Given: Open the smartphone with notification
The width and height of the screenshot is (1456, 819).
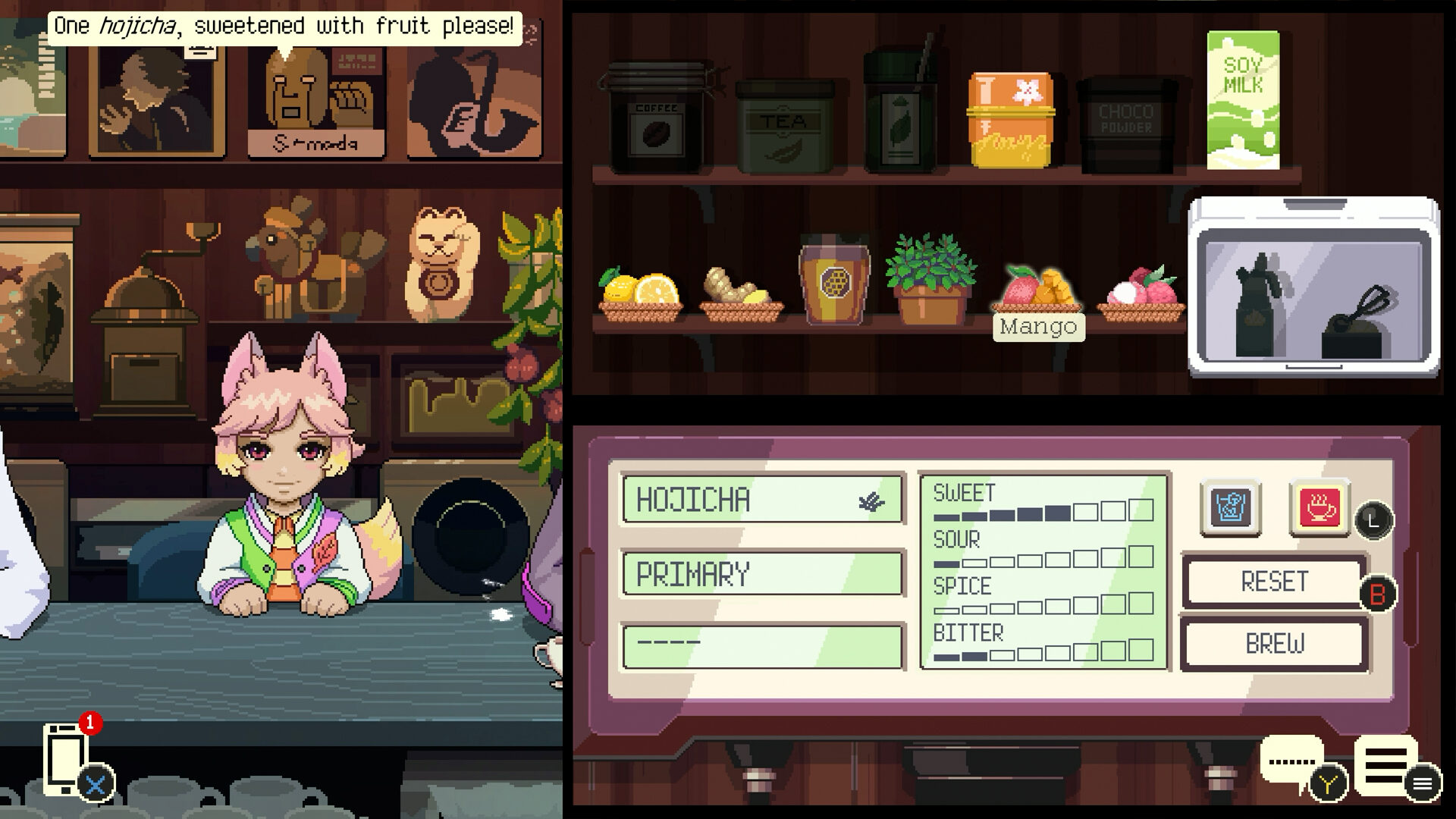Looking at the screenshot, I should 66,758.
